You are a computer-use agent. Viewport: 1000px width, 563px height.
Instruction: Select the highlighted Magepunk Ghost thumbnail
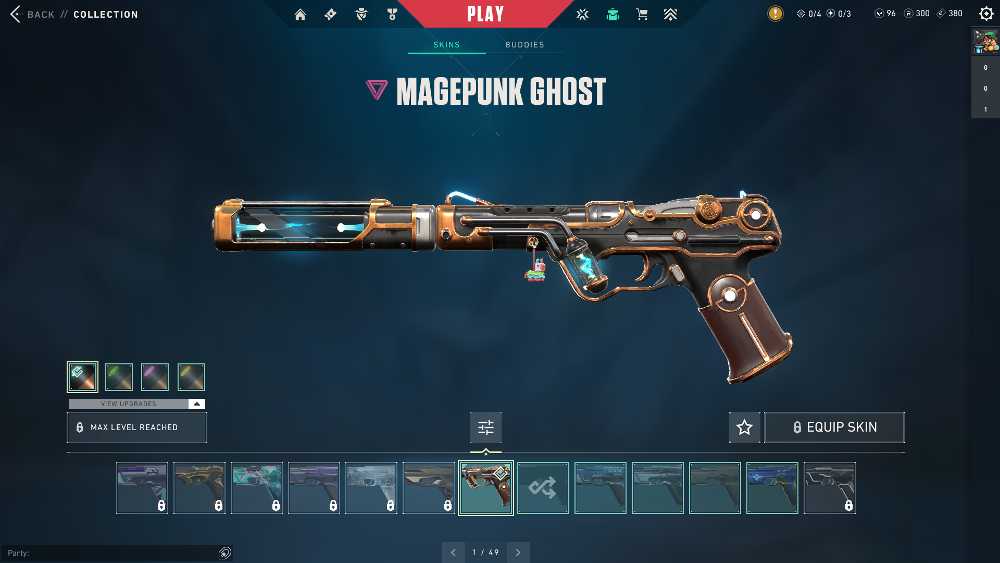[x=486, y=488]
